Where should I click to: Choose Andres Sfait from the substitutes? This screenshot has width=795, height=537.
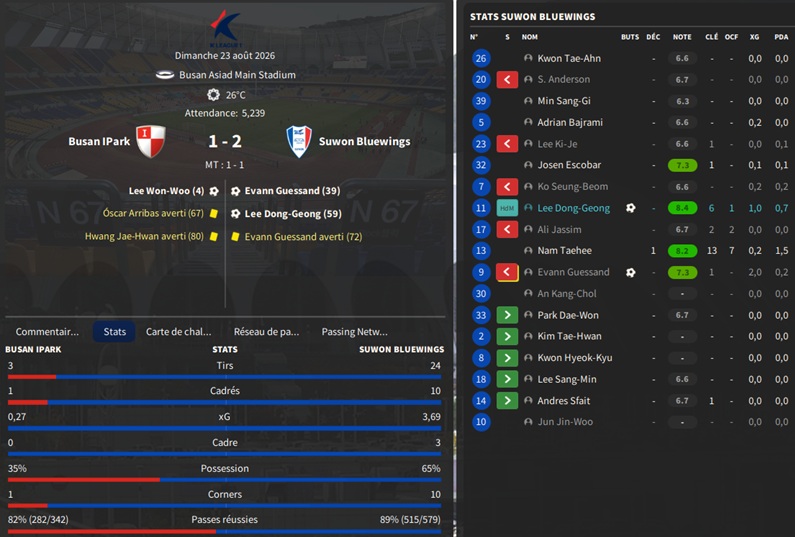pos(563,401)
